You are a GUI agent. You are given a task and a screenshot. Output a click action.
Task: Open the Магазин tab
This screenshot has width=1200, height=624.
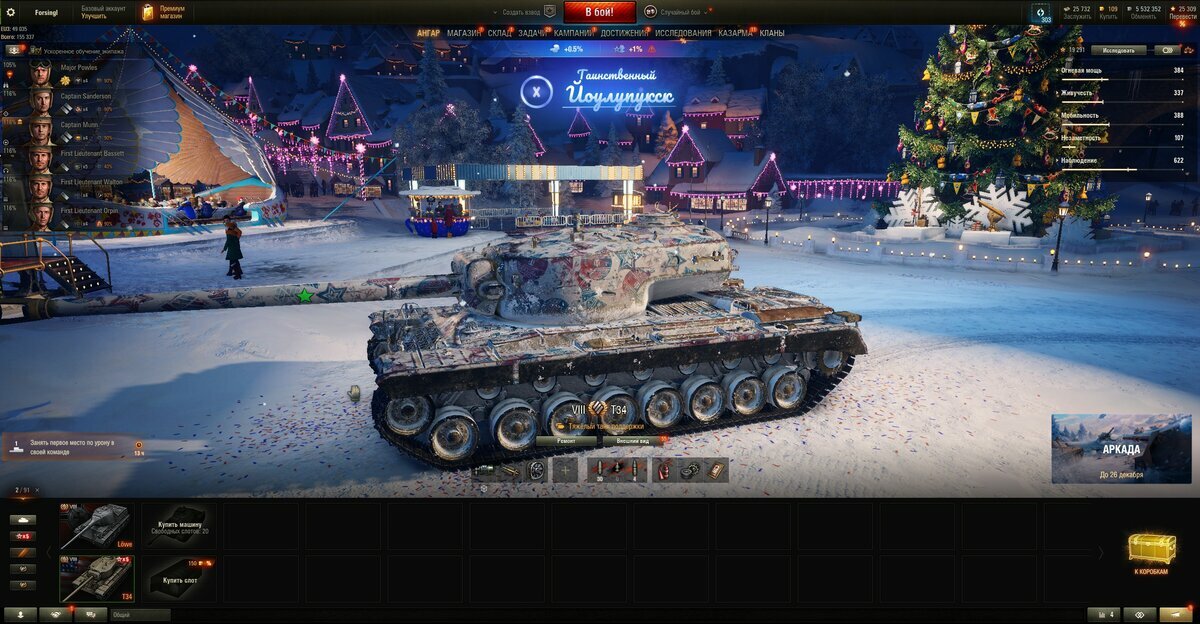(463, 33)
